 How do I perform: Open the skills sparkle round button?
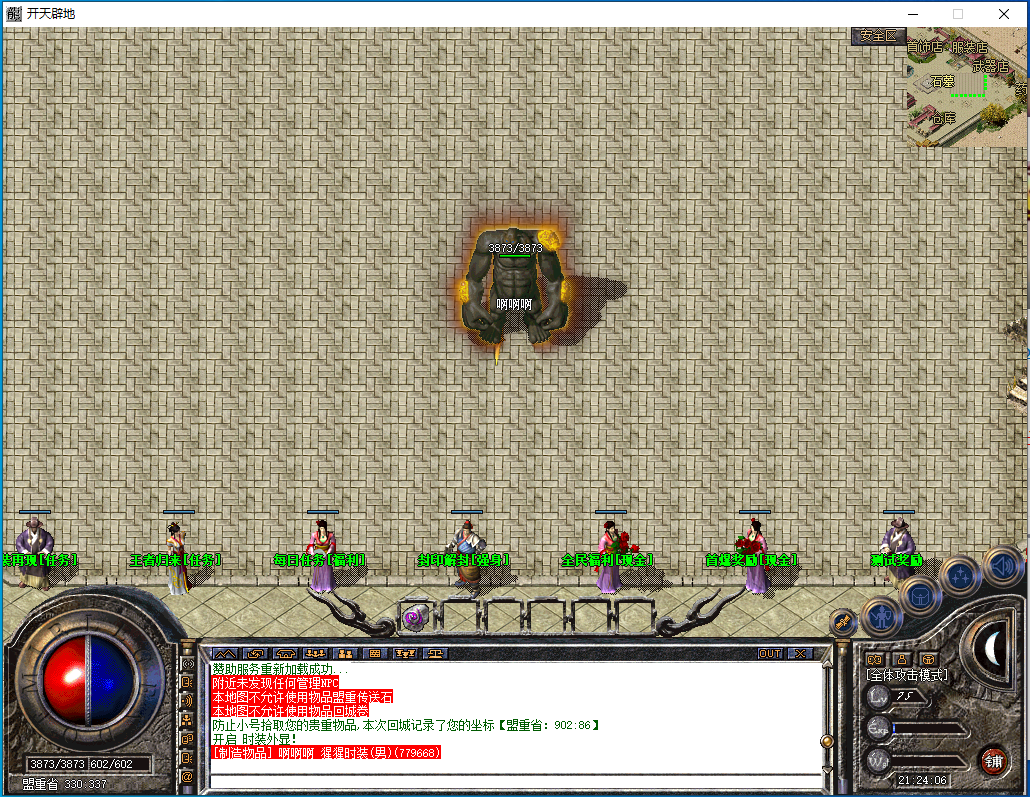click(961, 575)
